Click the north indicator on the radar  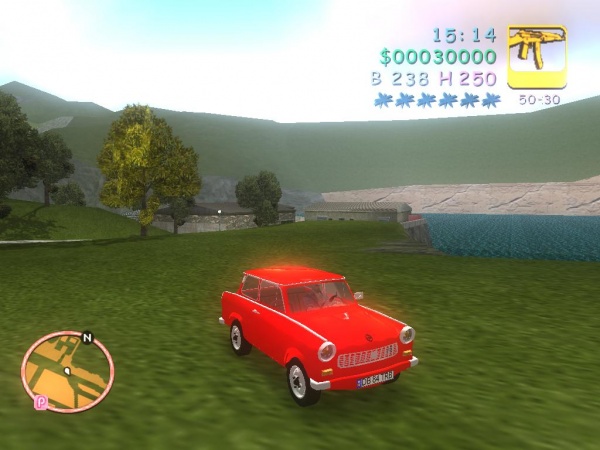87,337
